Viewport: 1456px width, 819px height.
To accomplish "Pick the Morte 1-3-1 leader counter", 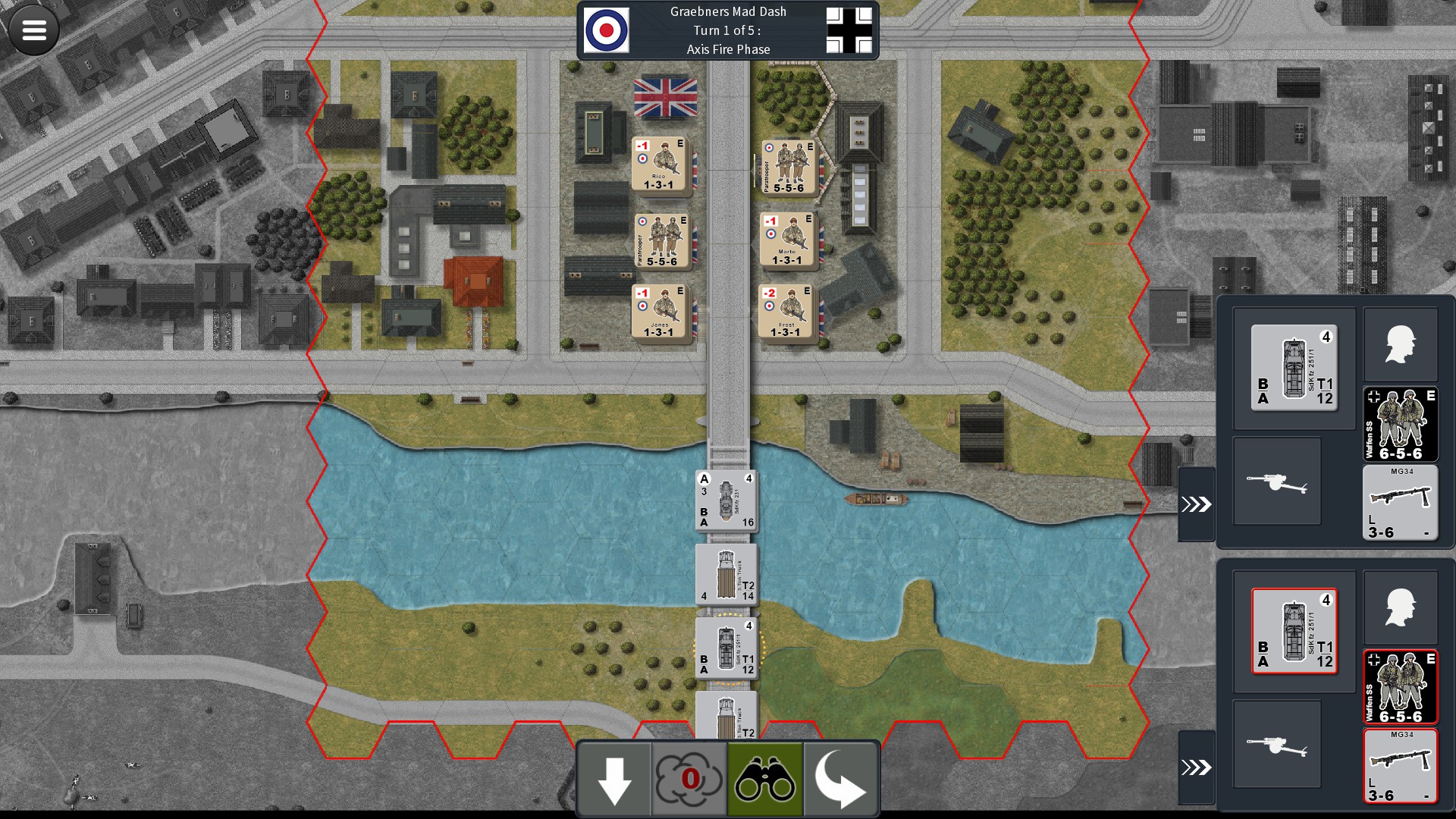I will pos(787,240).
